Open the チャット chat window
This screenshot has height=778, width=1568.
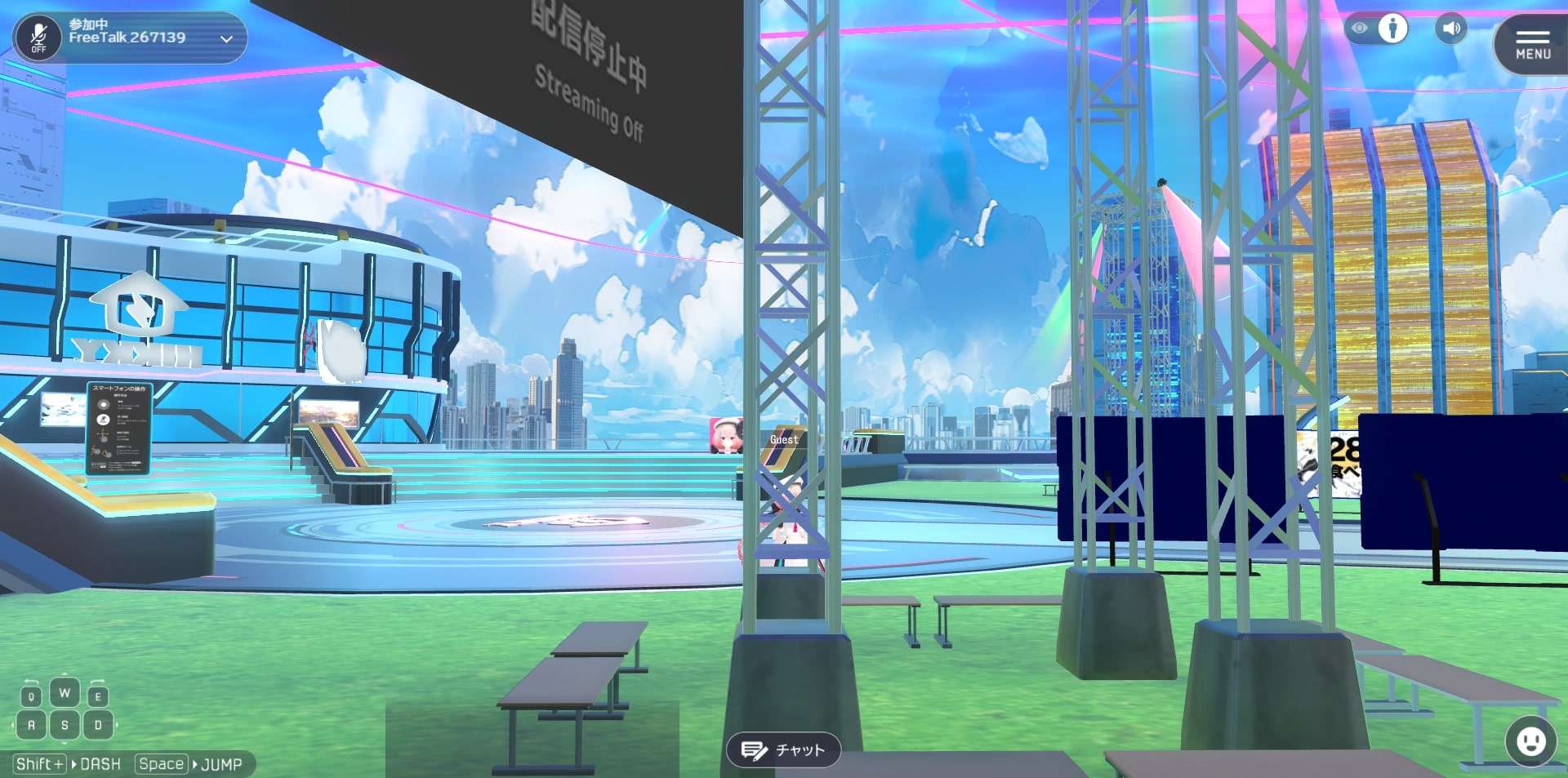point(782,749)
